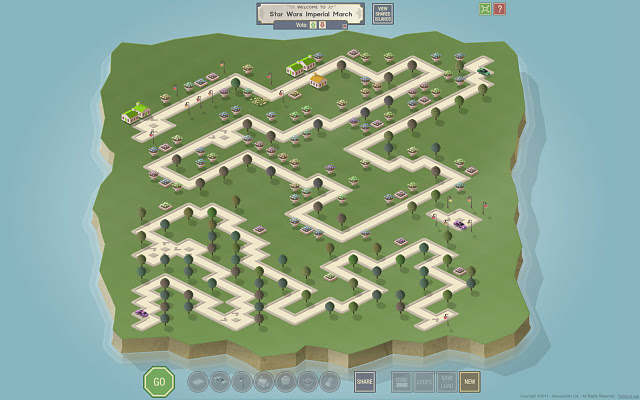
Task: Toggle fullscreen with the green icon
Action: pos(484,9)
